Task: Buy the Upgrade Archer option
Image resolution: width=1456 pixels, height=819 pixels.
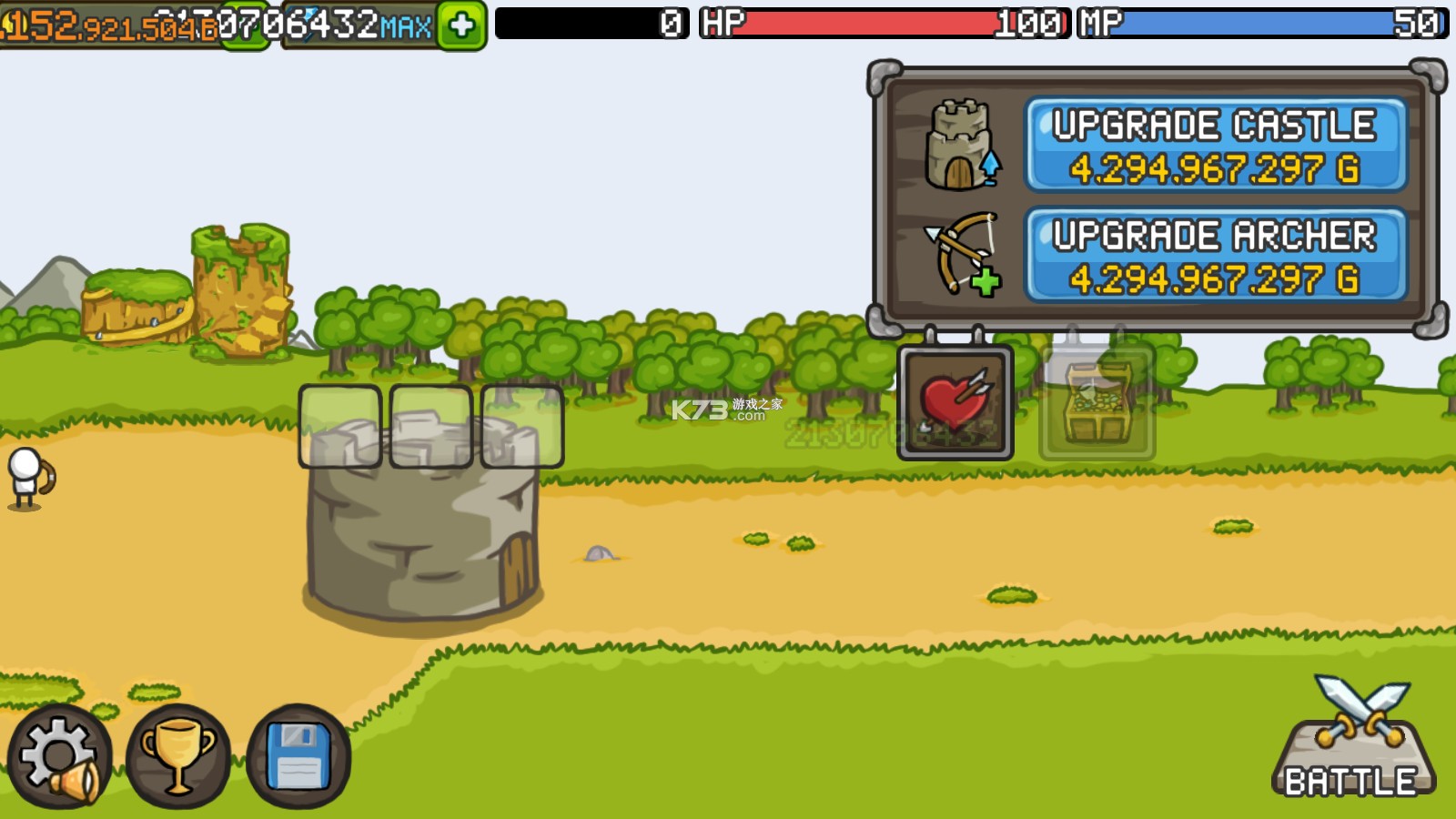Action: point(1216,256)
